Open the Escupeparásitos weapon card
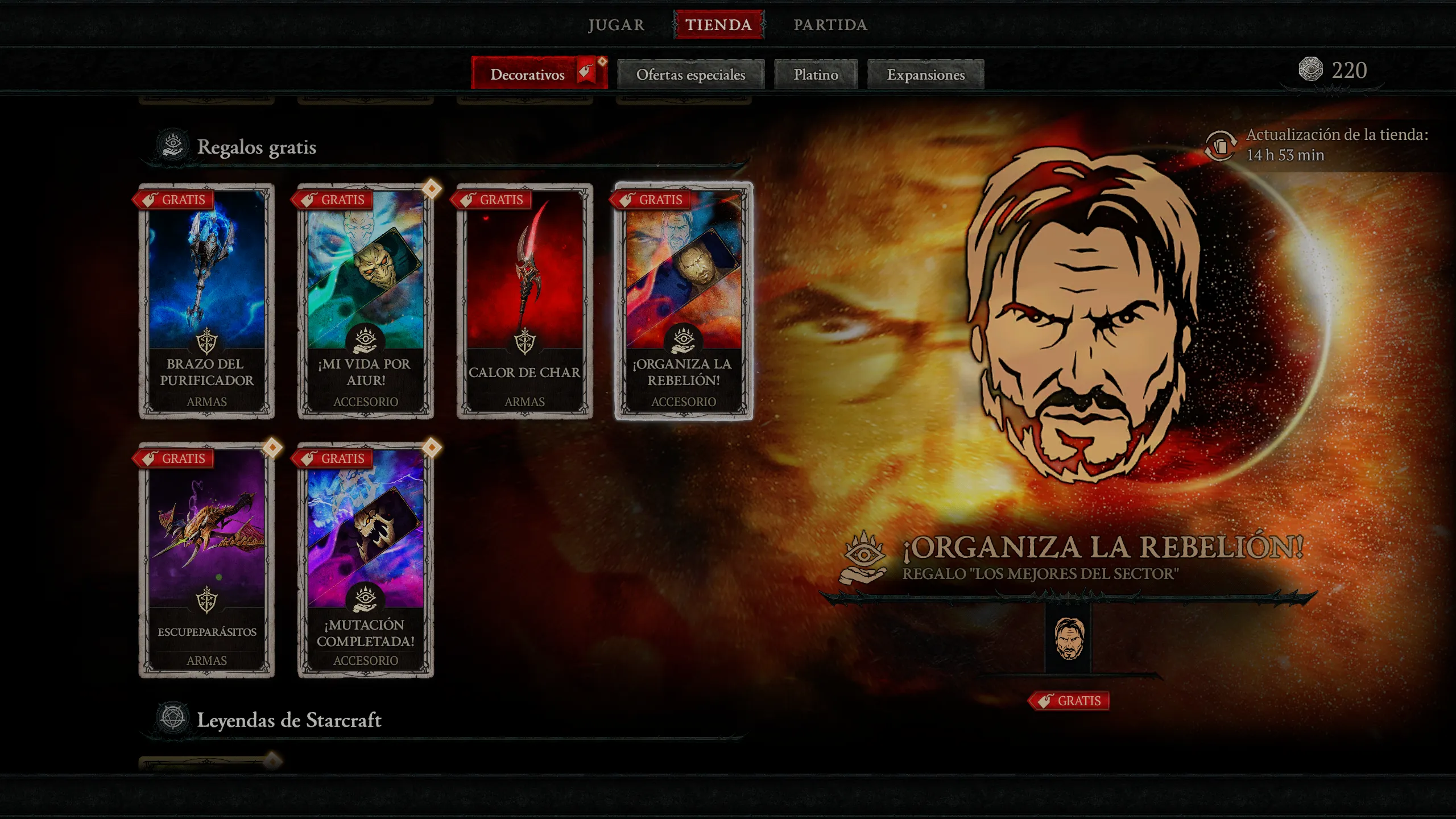Image resolution: width=1456 pixels, height=819 pixels. [x=207, y=560]
